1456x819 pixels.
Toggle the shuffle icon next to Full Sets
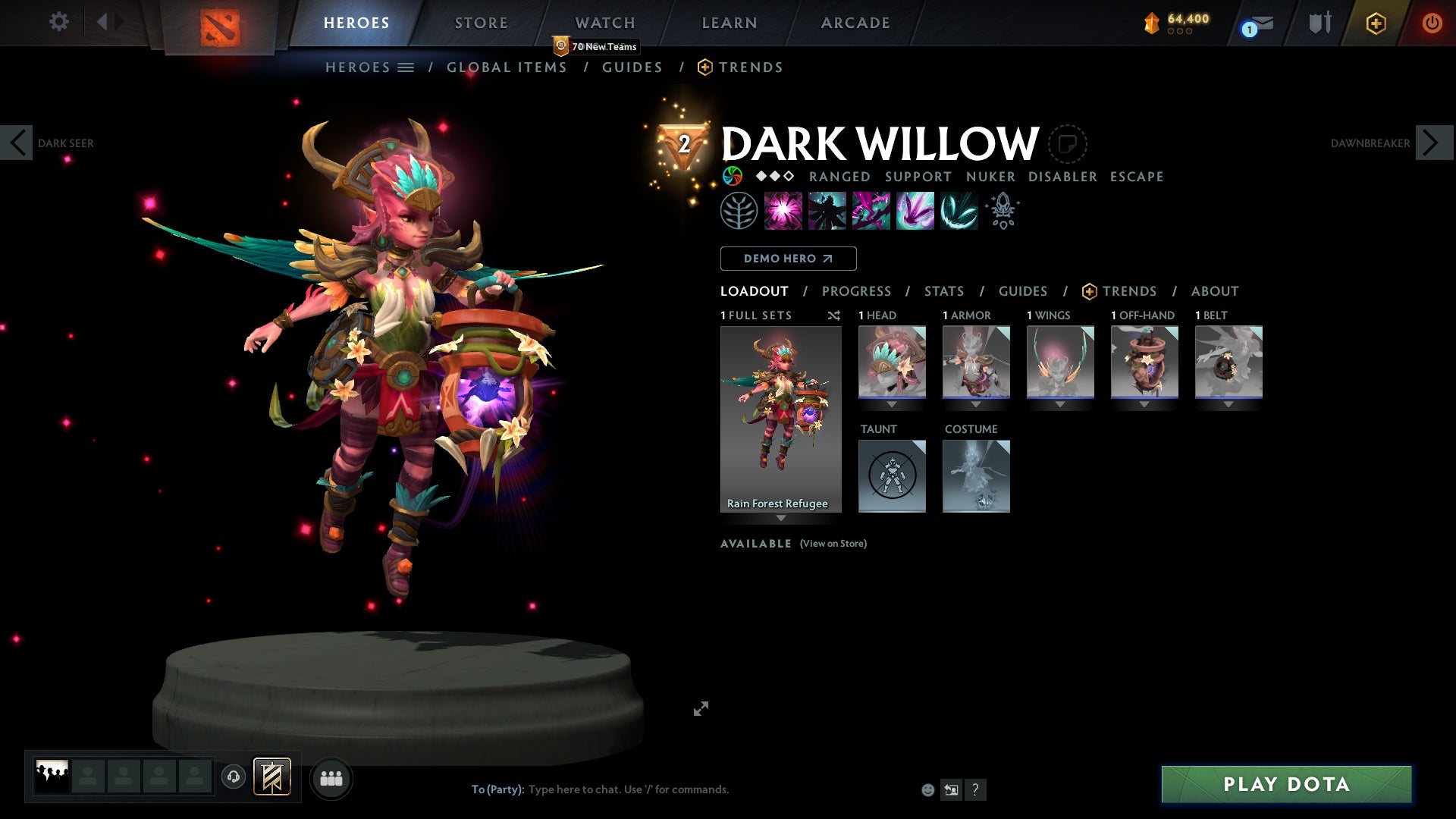pyautogui.click(x=834, y=315)
